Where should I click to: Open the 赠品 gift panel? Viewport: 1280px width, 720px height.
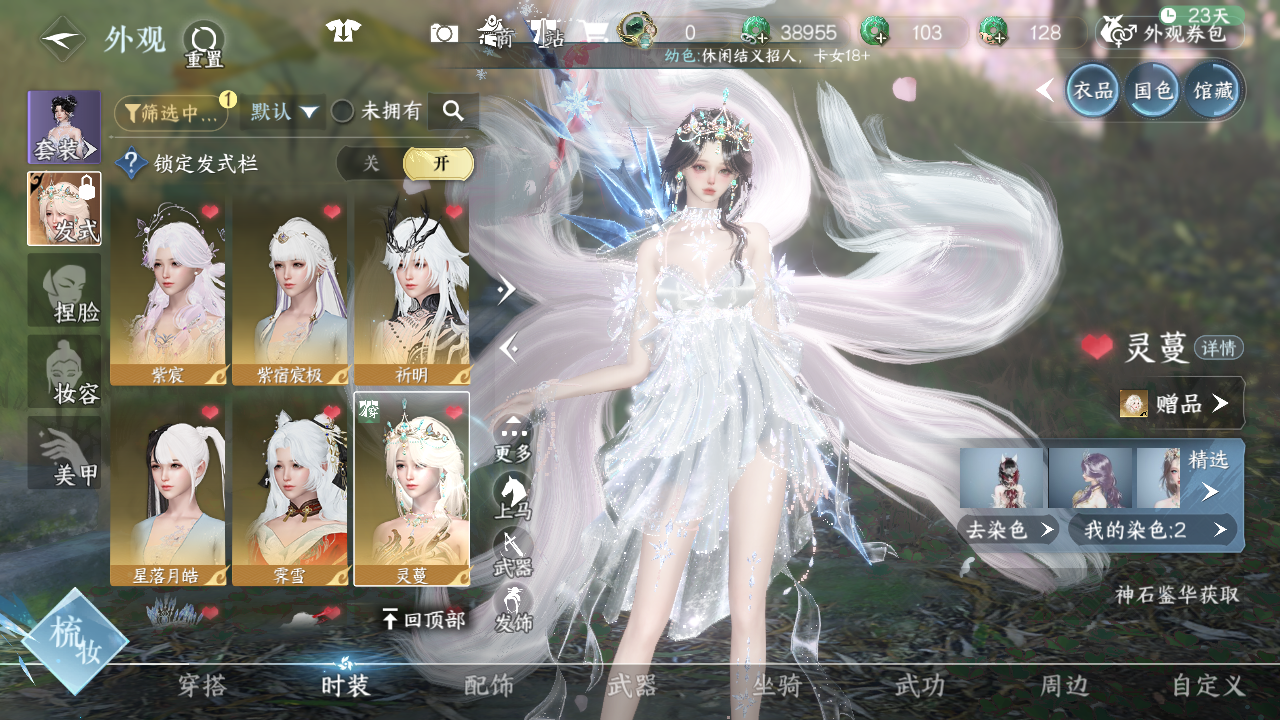pos(1180,403)
